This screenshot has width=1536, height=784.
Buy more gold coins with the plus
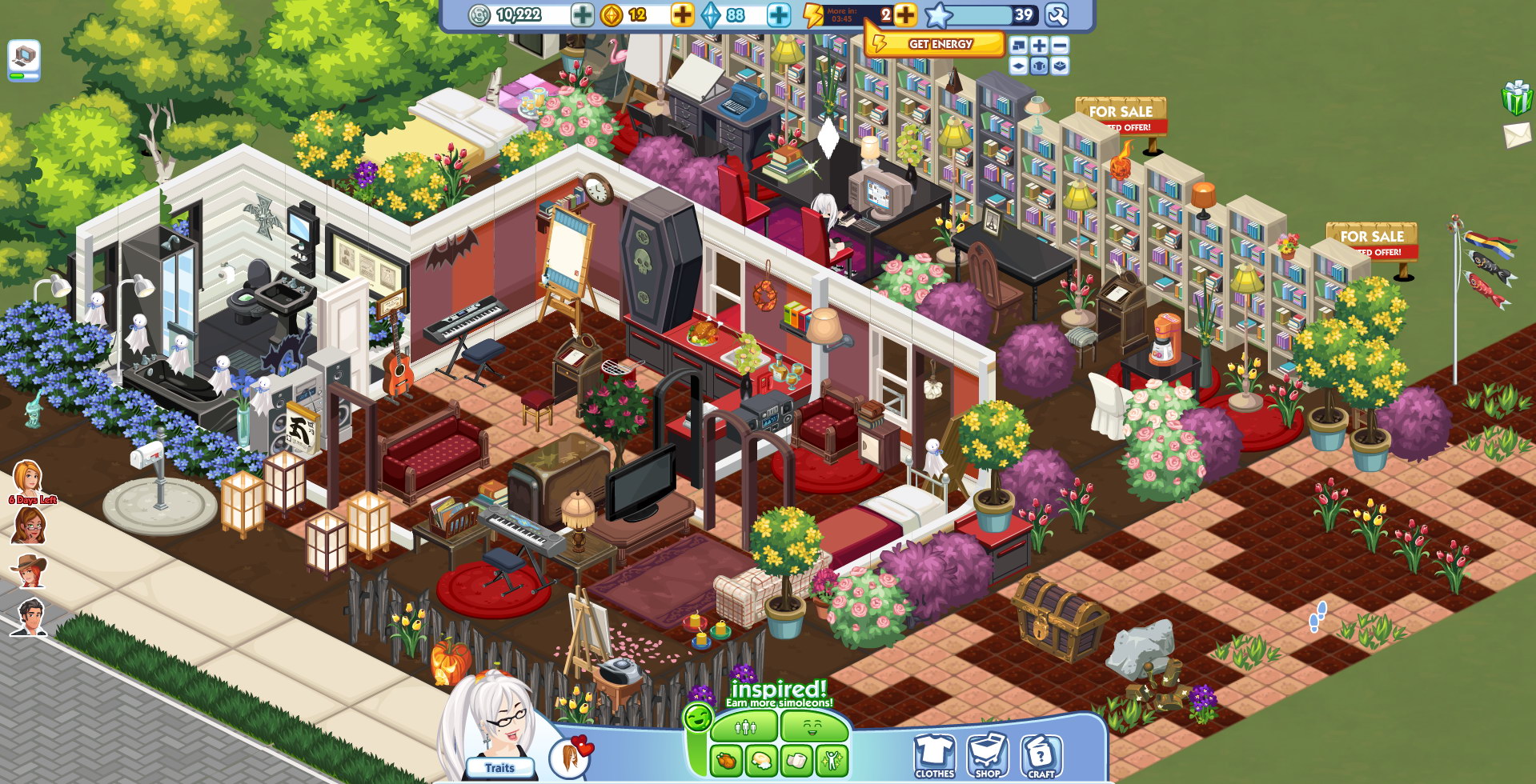pyautogui.click(x=682, y=15)
